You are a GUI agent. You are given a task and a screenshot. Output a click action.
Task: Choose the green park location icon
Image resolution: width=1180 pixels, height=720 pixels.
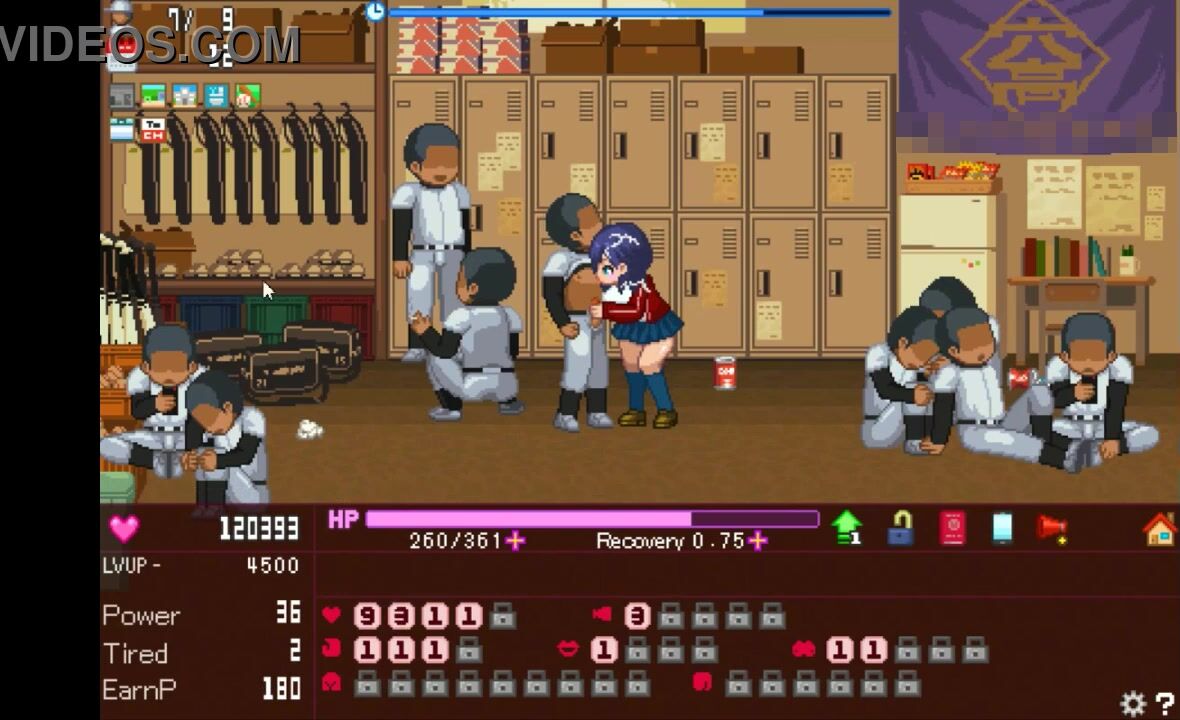pyautogui.click(x=153, y=96)
